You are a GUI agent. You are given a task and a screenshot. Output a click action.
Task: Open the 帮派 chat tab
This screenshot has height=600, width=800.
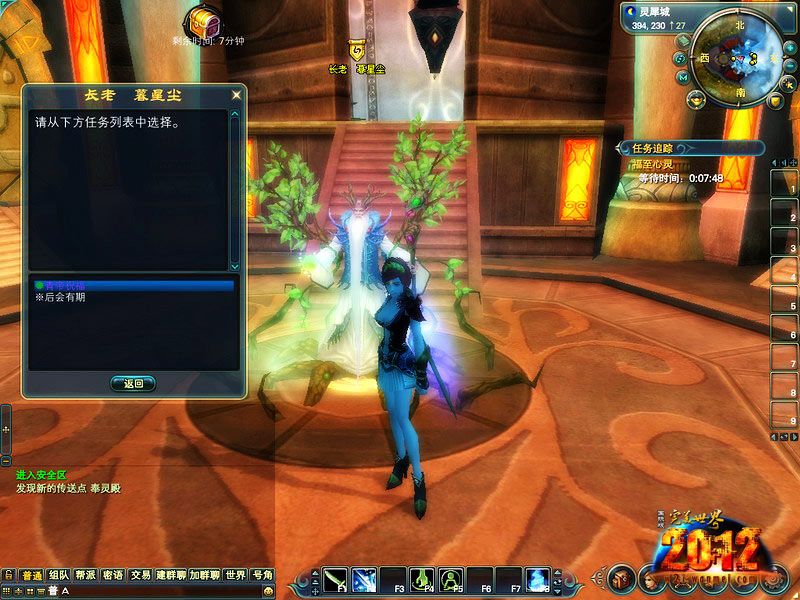[86, 575]
